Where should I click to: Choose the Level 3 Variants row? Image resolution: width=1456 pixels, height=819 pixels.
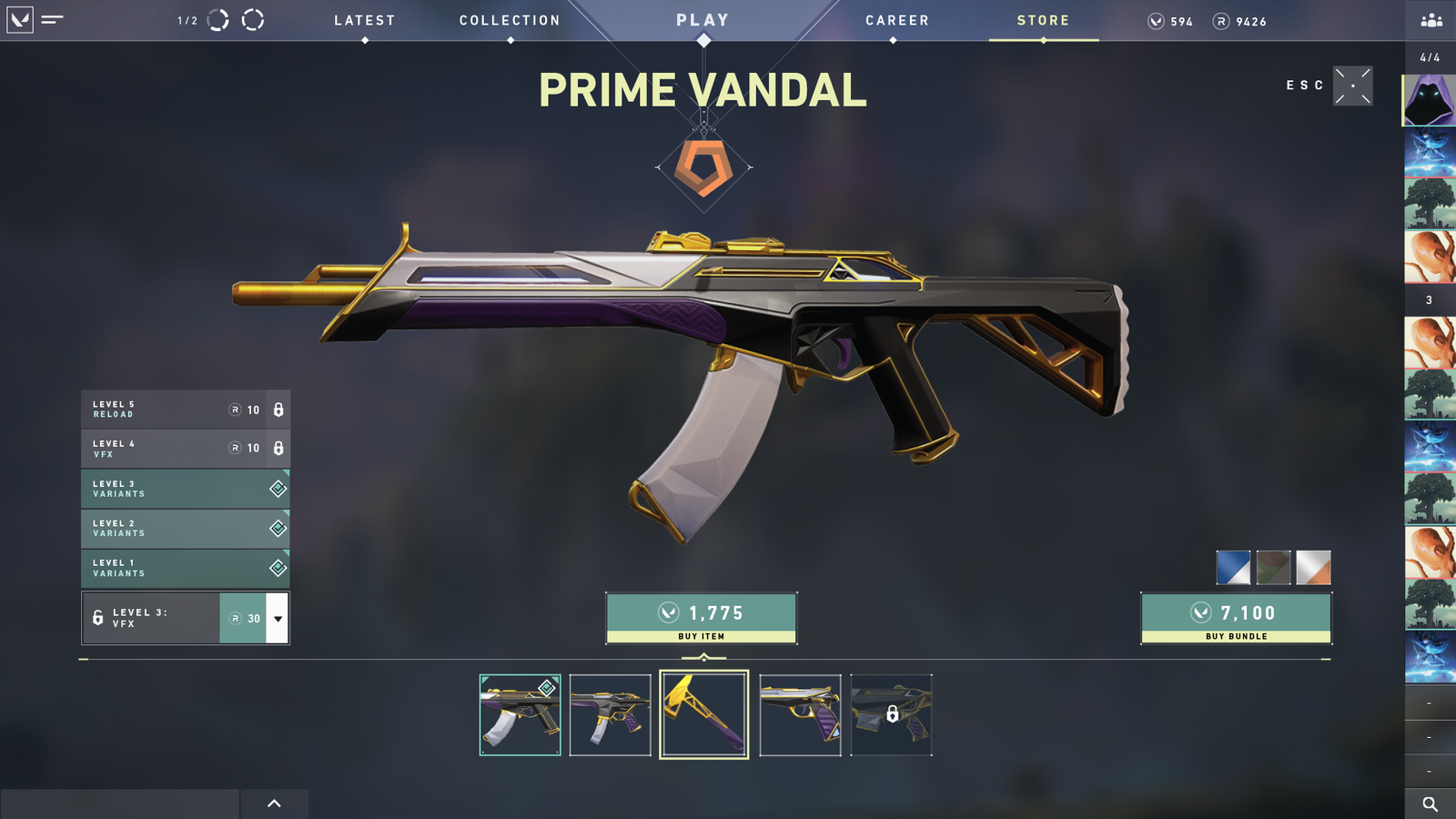click(186, 489)
